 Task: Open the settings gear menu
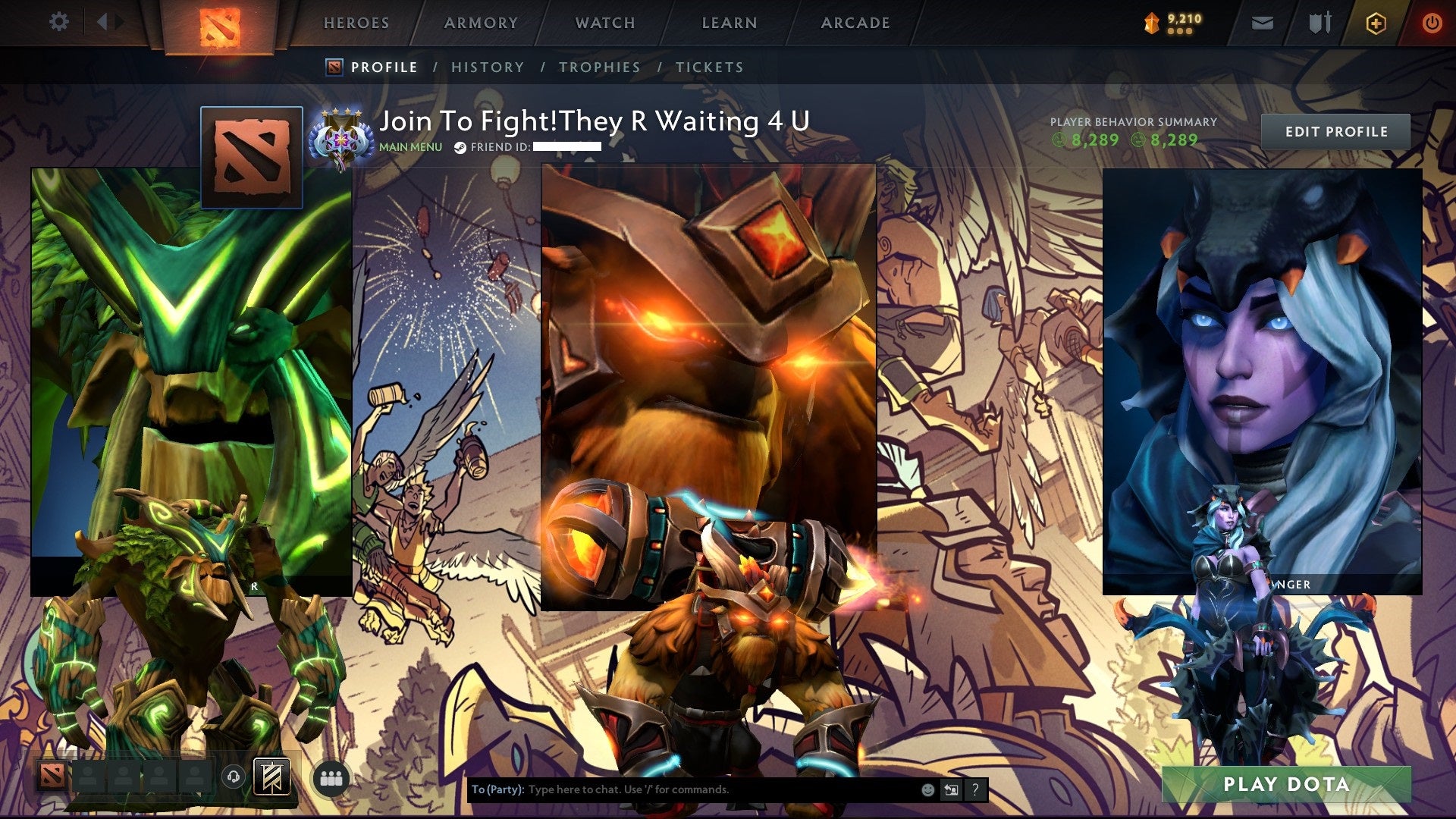58,22
